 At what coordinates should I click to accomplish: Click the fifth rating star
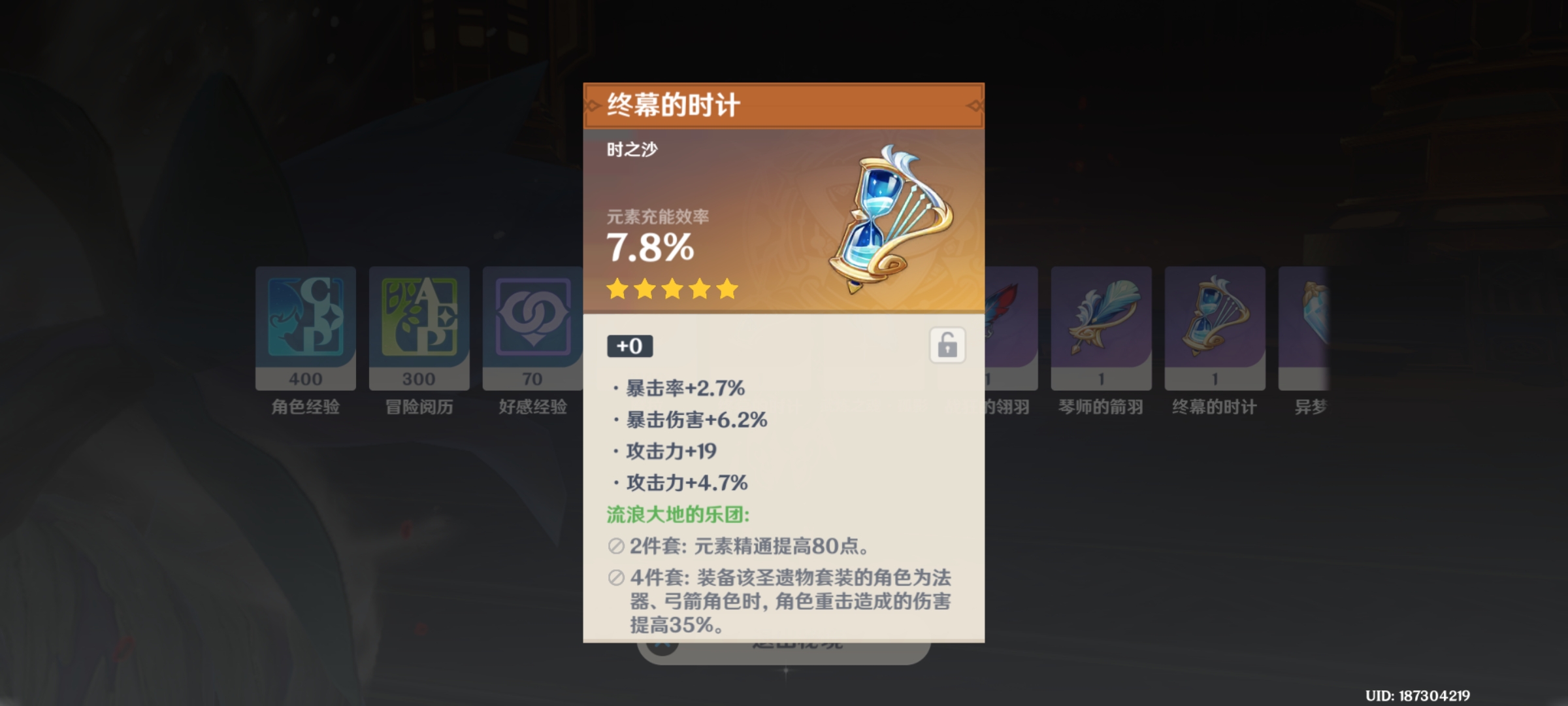727,290
